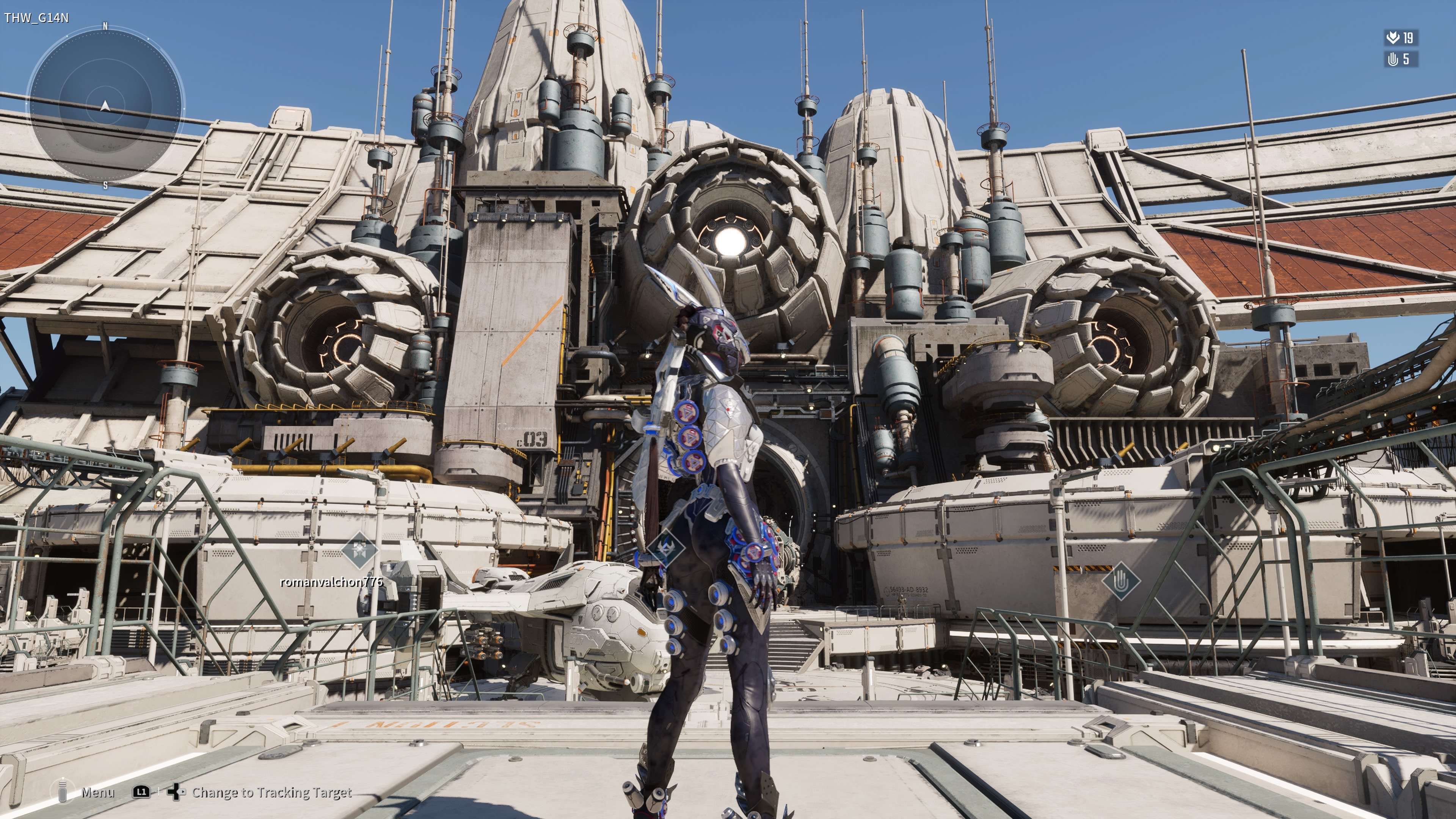Image resolution: width=1456 pixels, height=819 pixels.
Task: Click the circular minimap radar
Action: point(105,106)
